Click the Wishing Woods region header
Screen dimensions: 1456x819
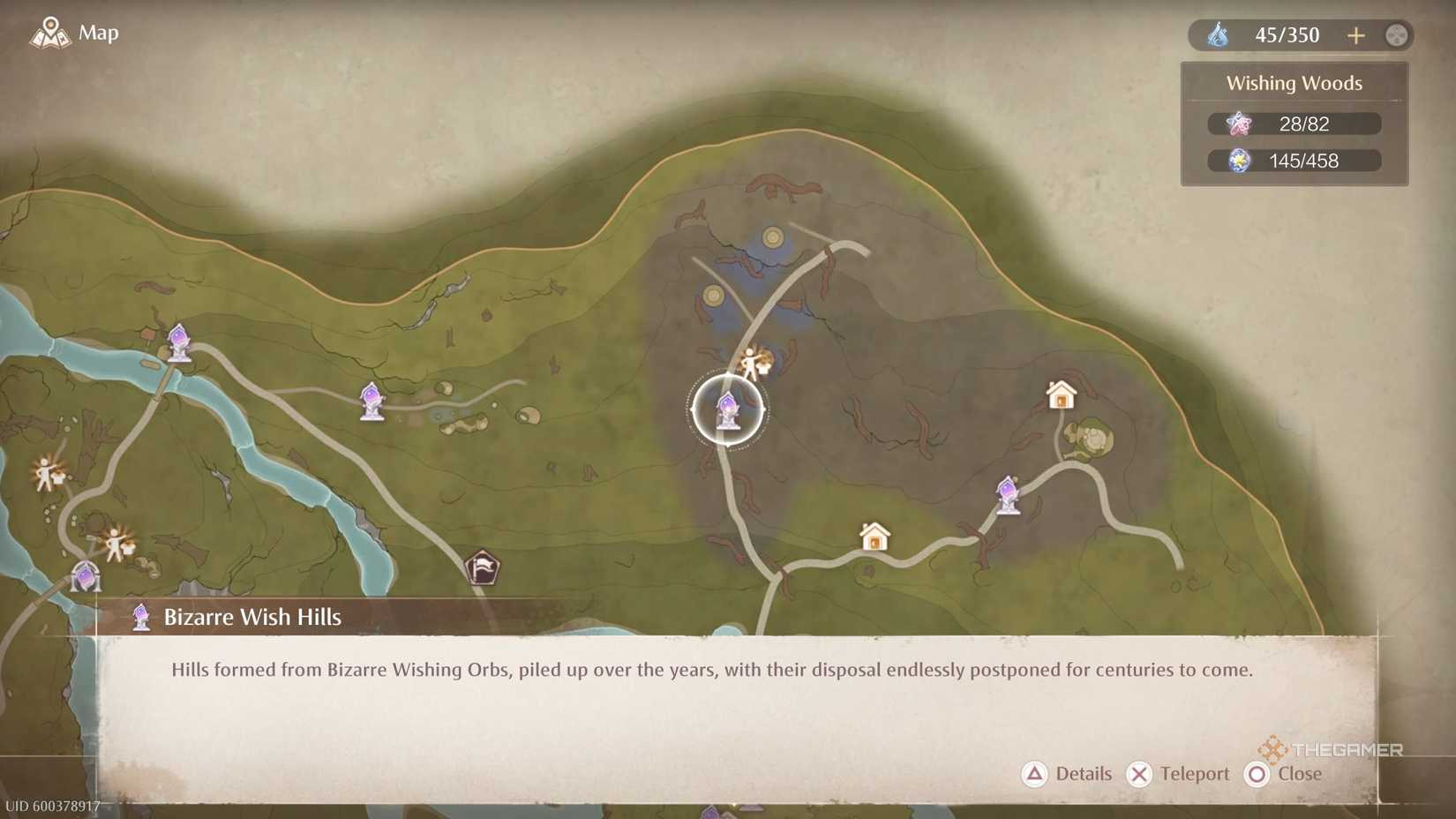[1294, 83]
